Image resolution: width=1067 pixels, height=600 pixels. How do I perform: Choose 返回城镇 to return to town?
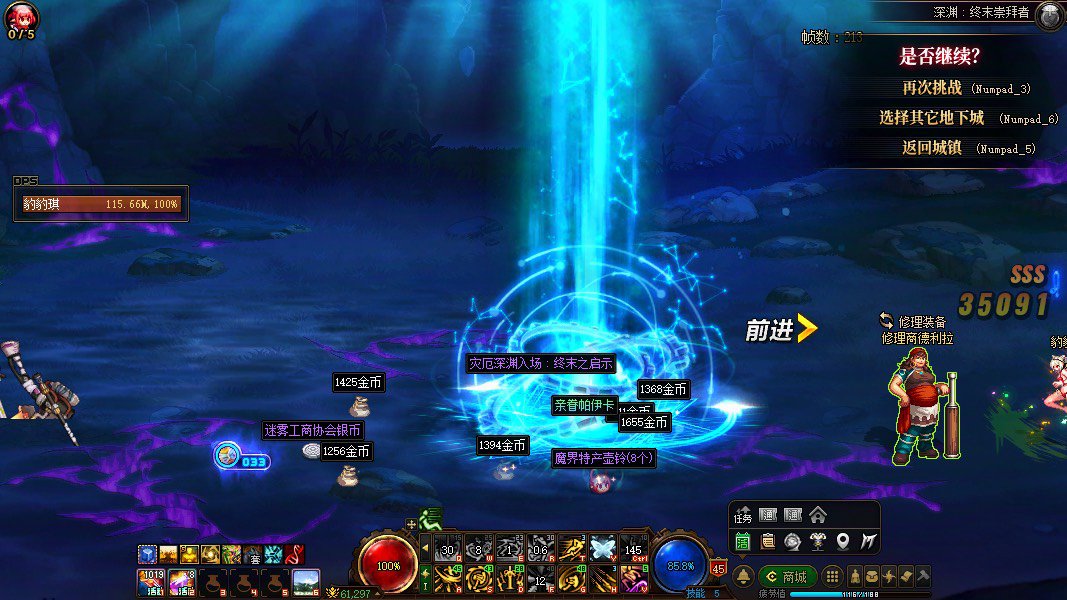click(x=932, y=148)
